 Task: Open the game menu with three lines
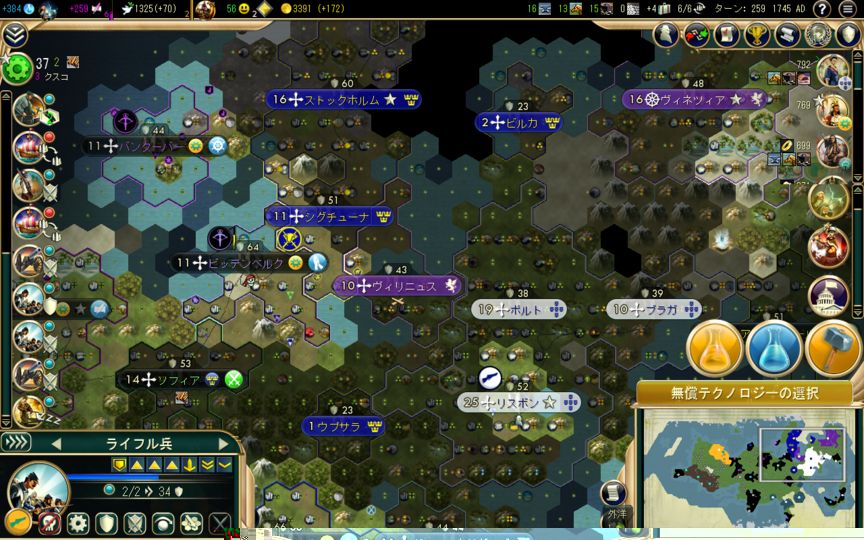847,9
